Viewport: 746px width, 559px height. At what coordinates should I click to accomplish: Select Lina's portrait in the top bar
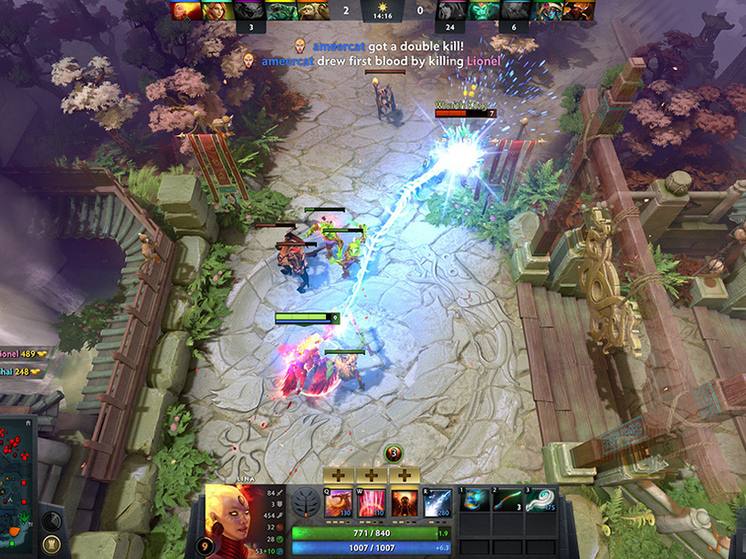pos(186,11)
